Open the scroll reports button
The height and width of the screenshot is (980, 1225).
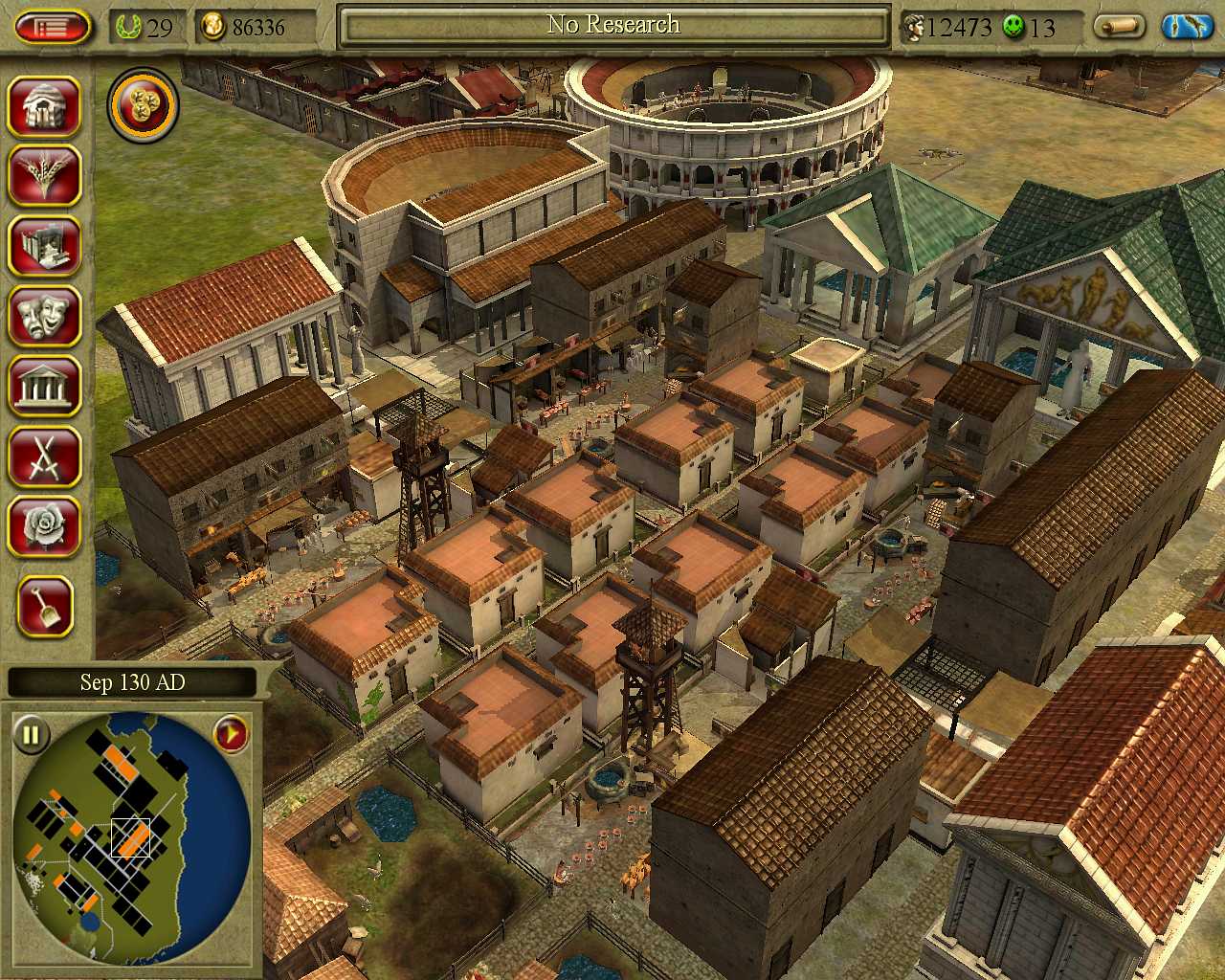pyautogui.click(x=1120, y=27)
